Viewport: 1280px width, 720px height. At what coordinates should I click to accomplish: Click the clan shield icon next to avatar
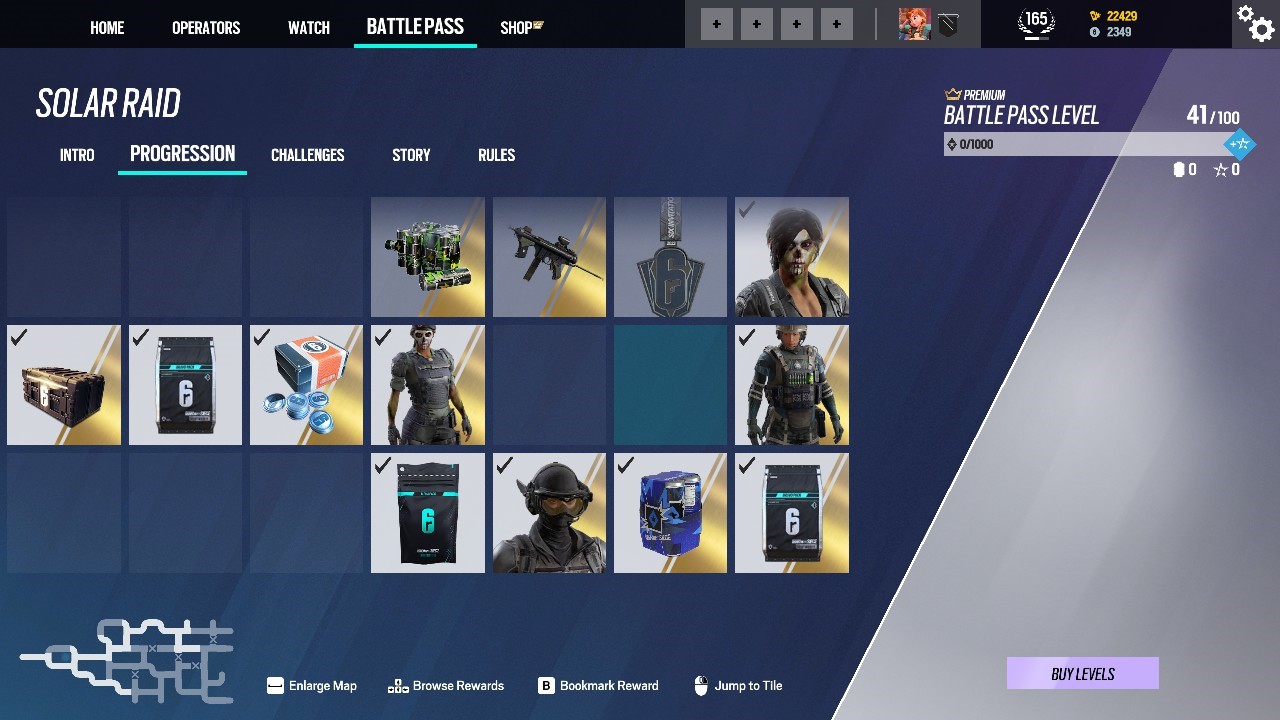coord(948,23)
